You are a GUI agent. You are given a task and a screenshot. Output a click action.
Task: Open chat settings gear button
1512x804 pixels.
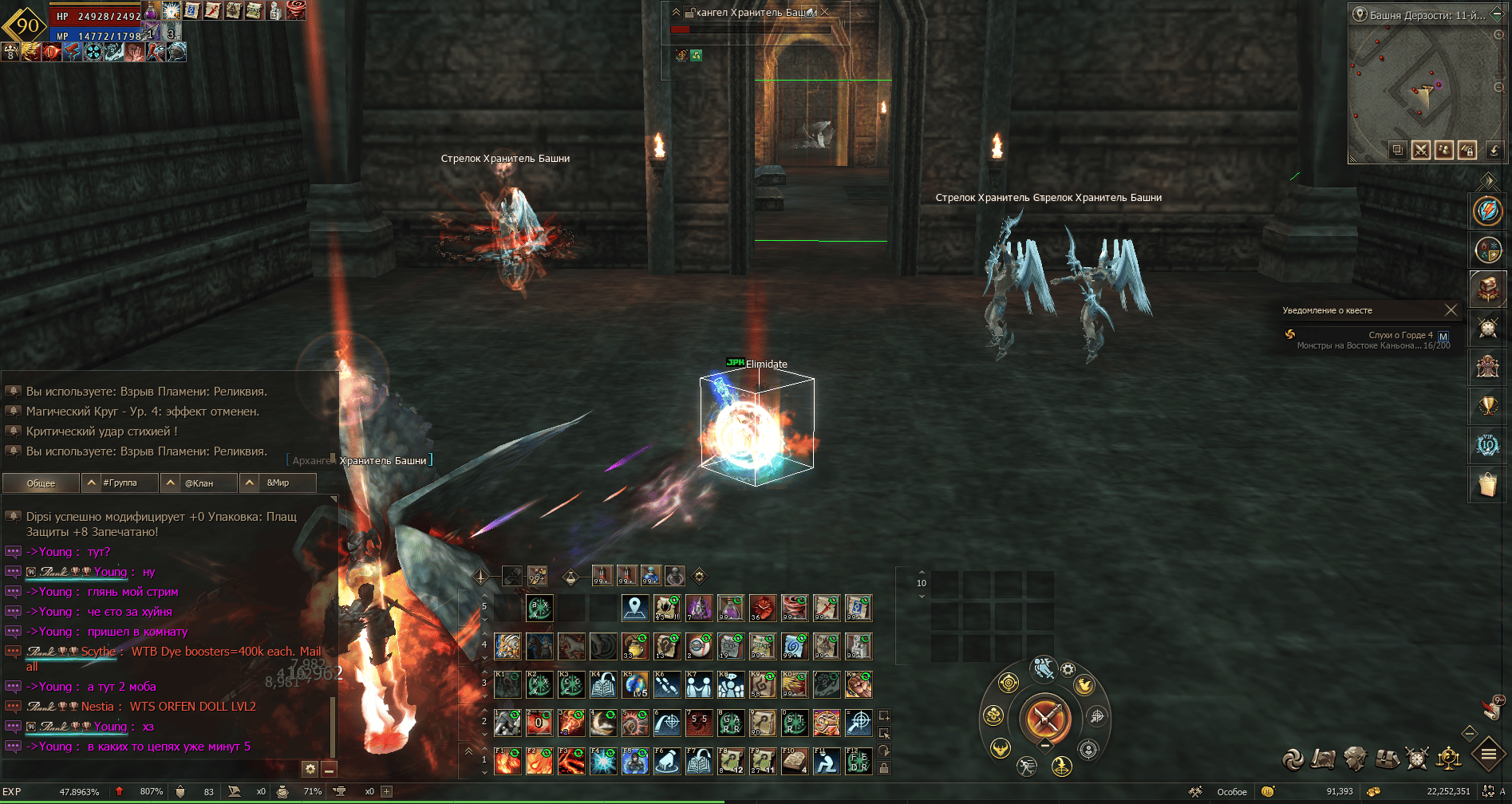tap(310, 769)
